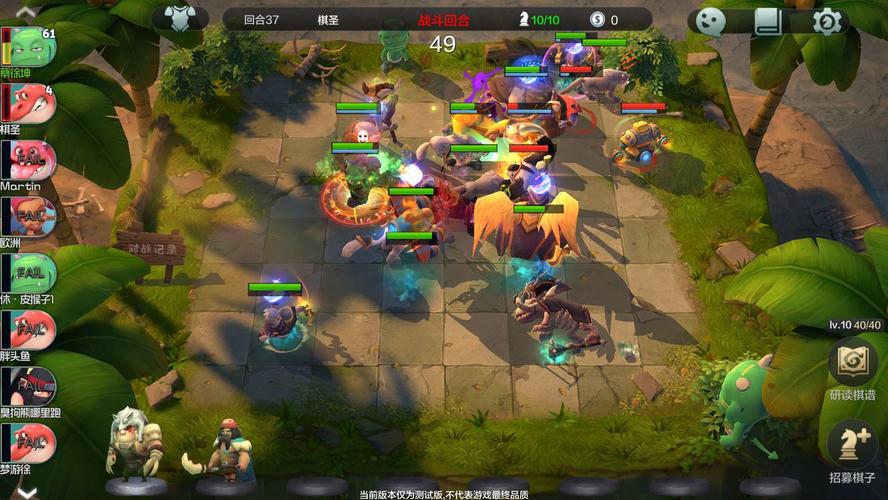Open the gear settings menu
Viewport: 888px width, 500px height.
pos(827,22)
